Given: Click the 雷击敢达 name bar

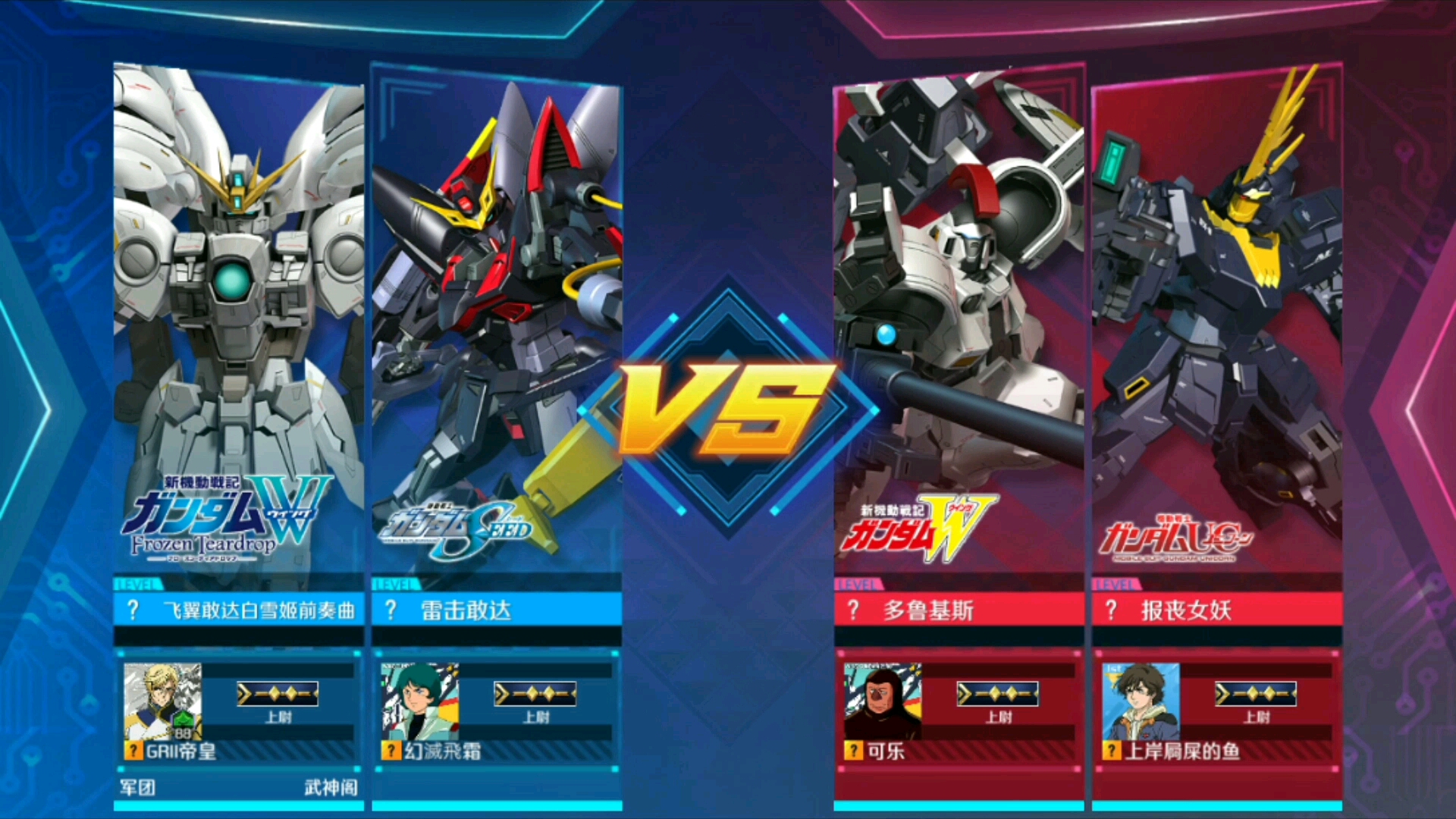Looking at the screenshot, I should click(496, 610).
